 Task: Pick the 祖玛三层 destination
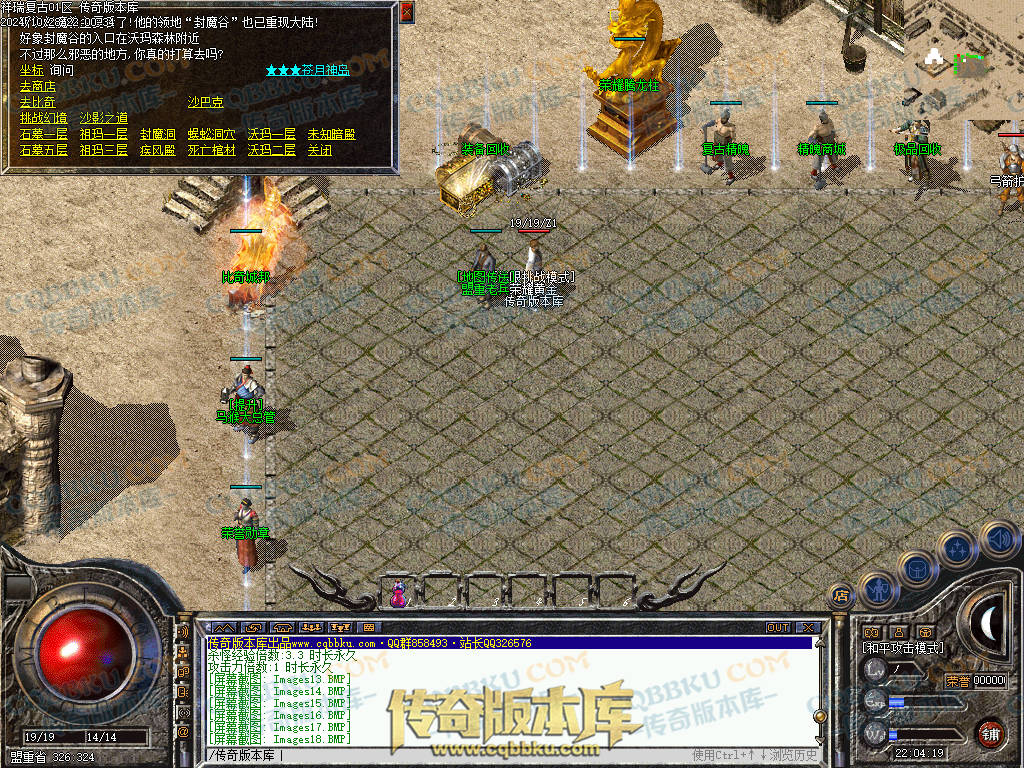[x=104, y=150]
